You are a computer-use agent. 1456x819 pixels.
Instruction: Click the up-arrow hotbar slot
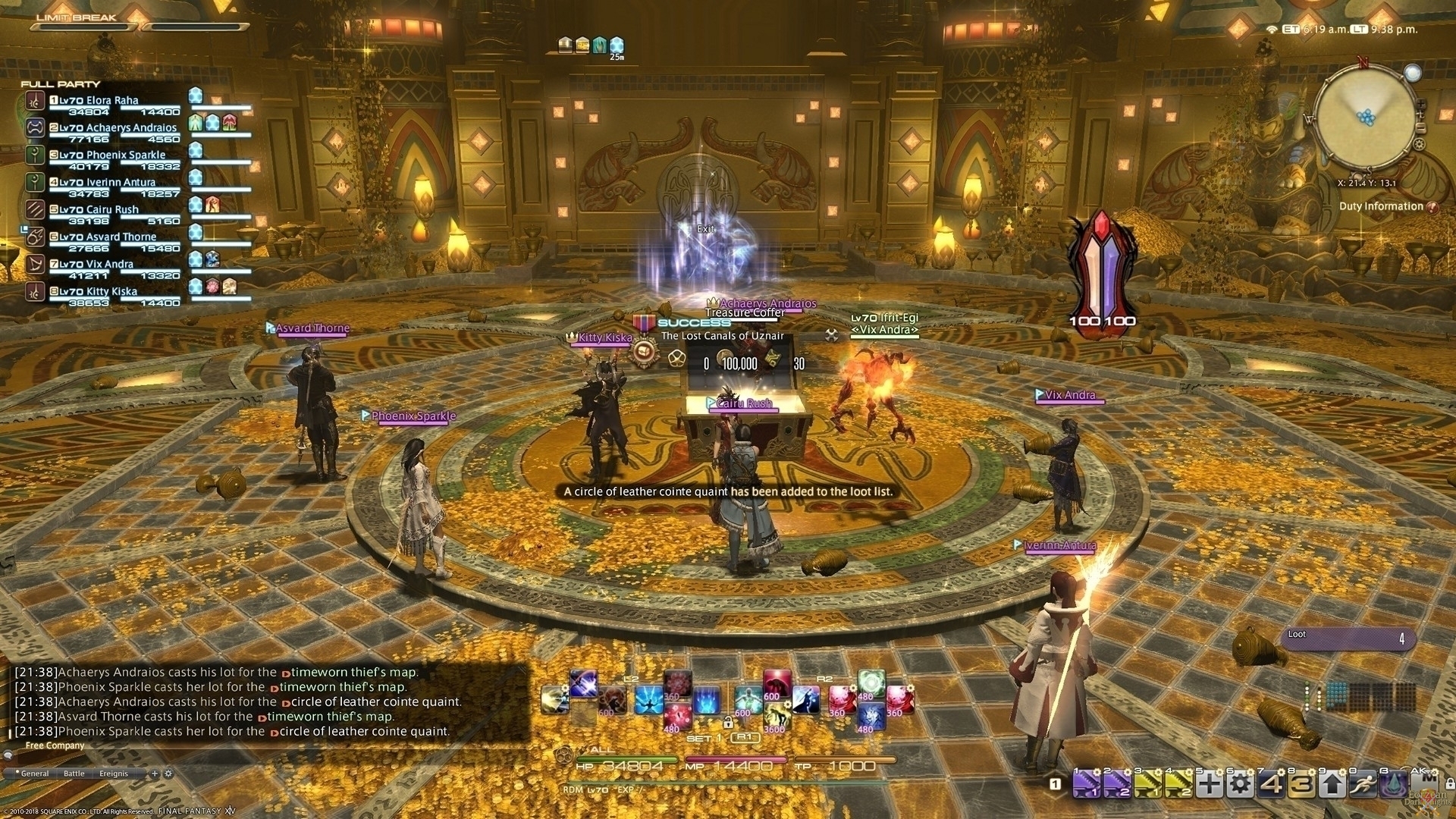click(x=1332, y=784)
